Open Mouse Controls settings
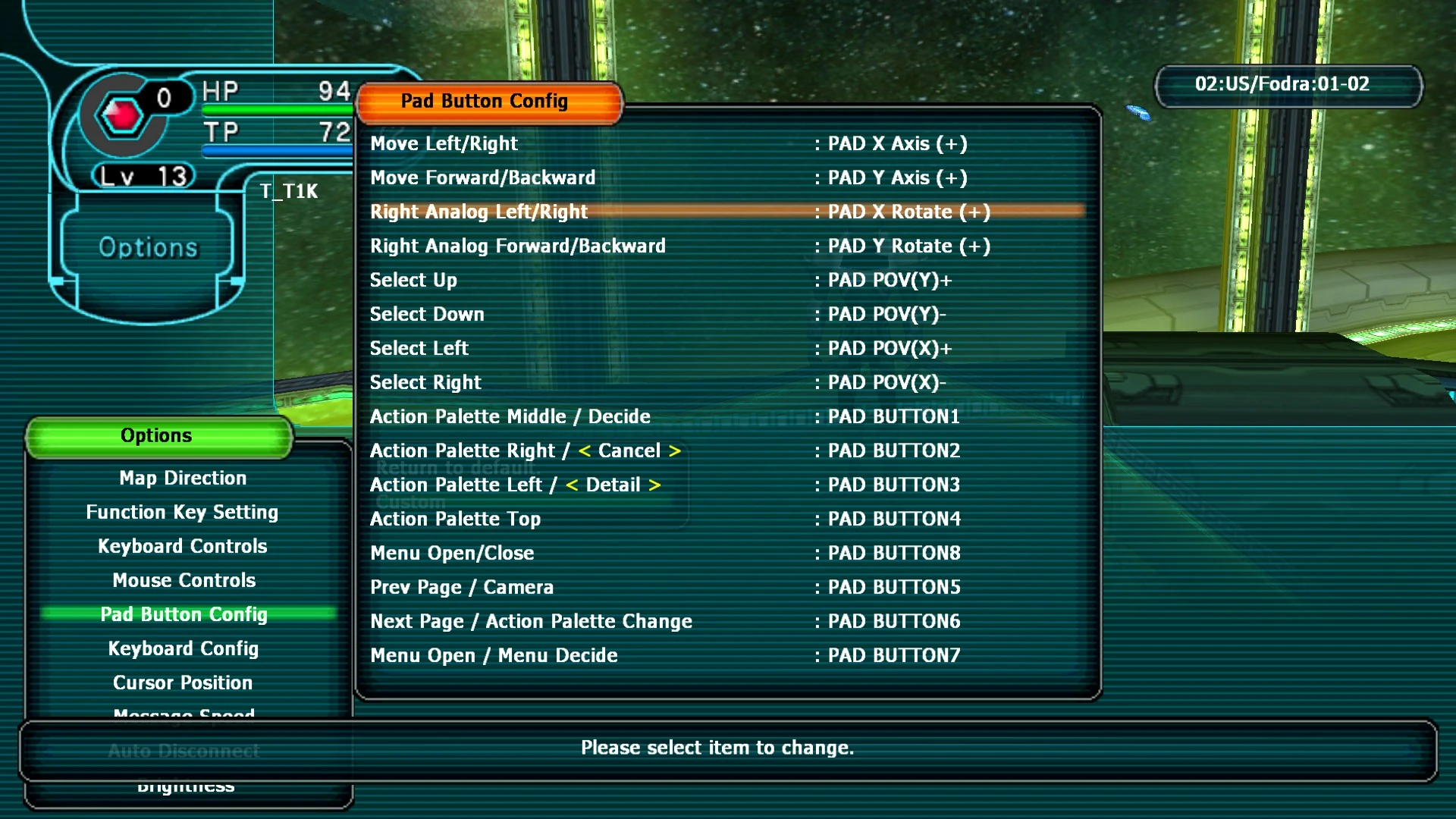 click(x=183, y=580)
